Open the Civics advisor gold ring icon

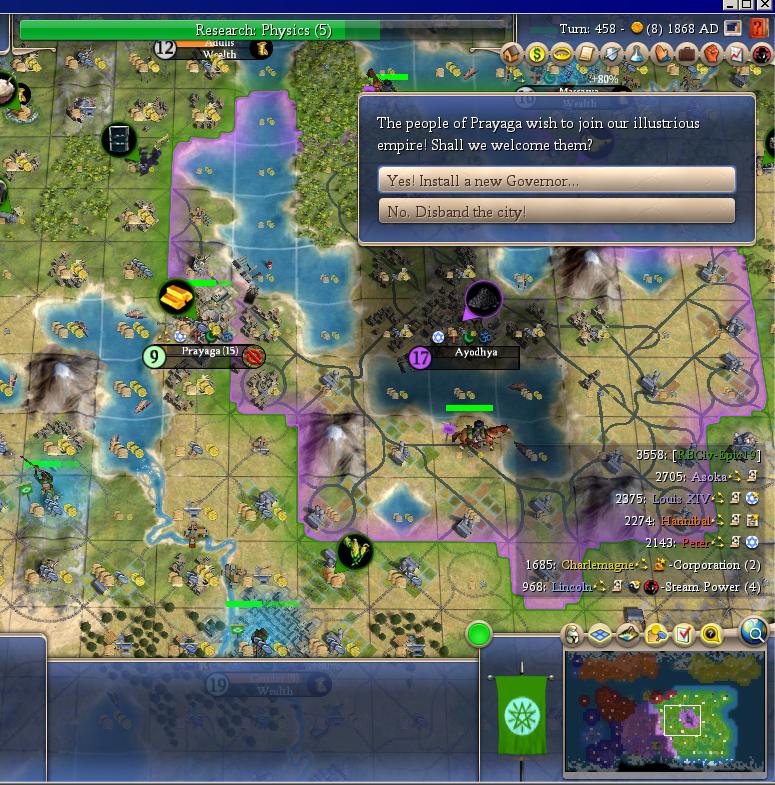point(562,54)
